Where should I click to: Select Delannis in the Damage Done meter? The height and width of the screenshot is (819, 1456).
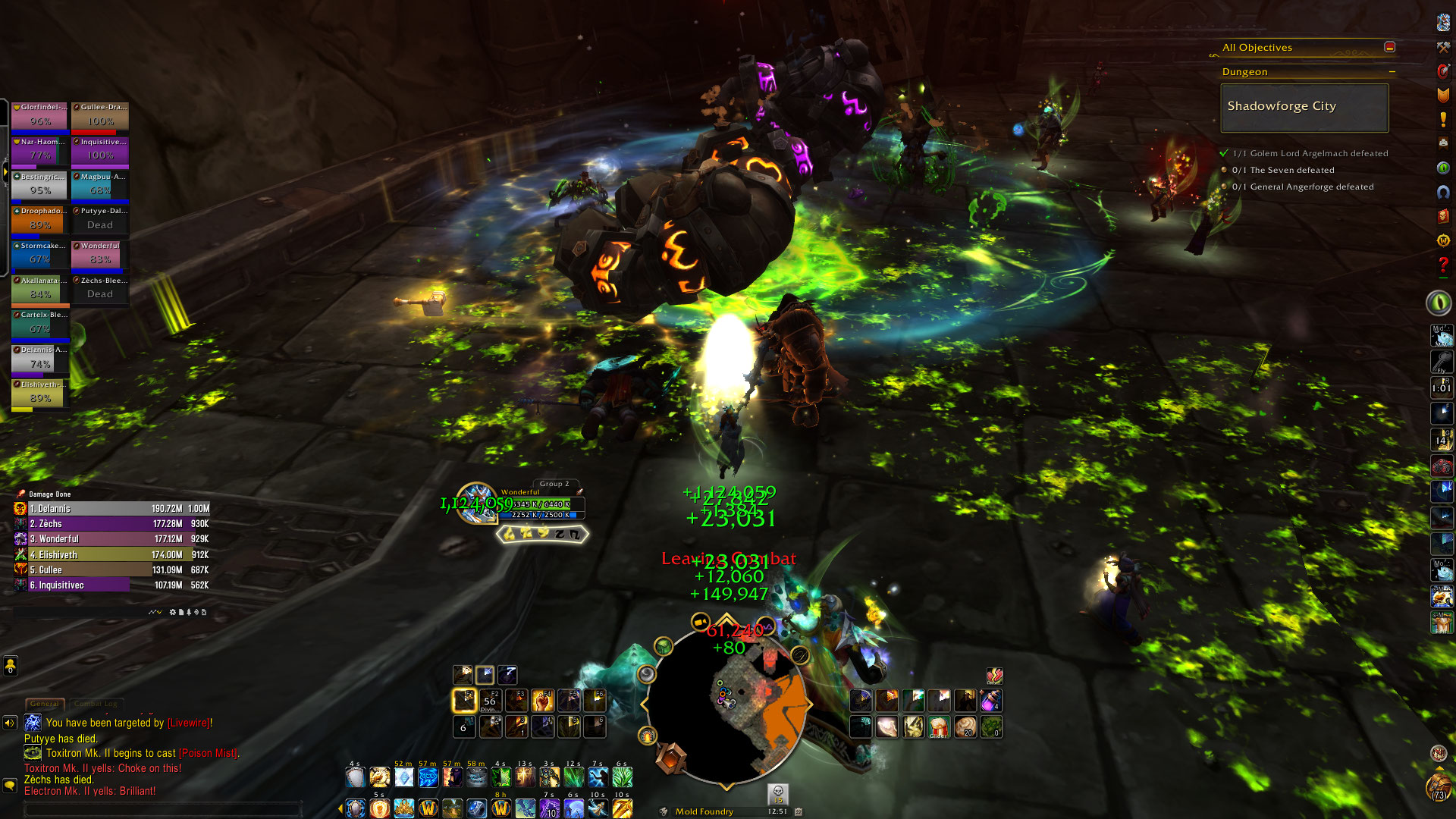click(111, 509)
